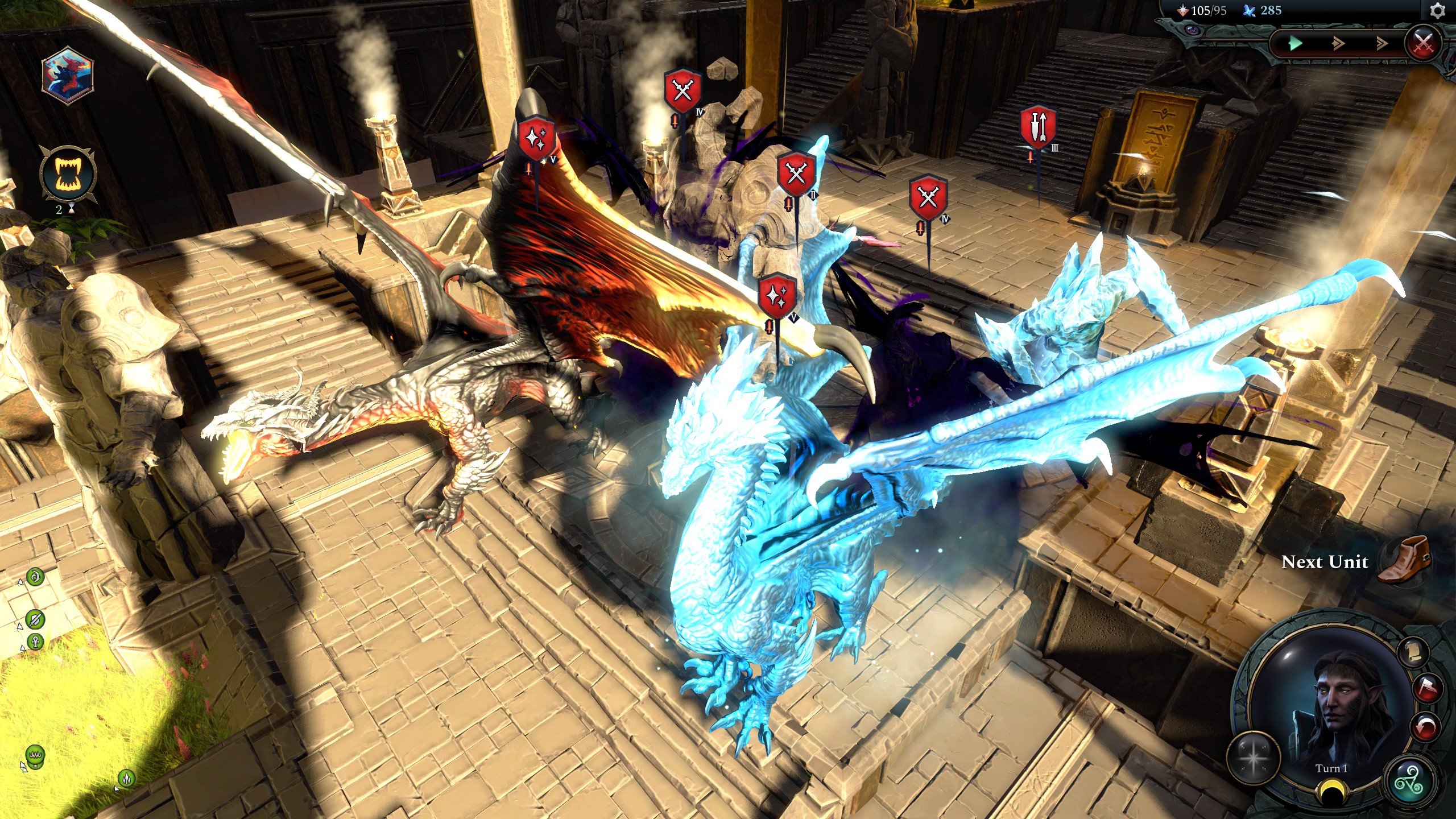Set combat speed to normal play
This screenshot has height=819, width=1456.
click(1295, 43)
